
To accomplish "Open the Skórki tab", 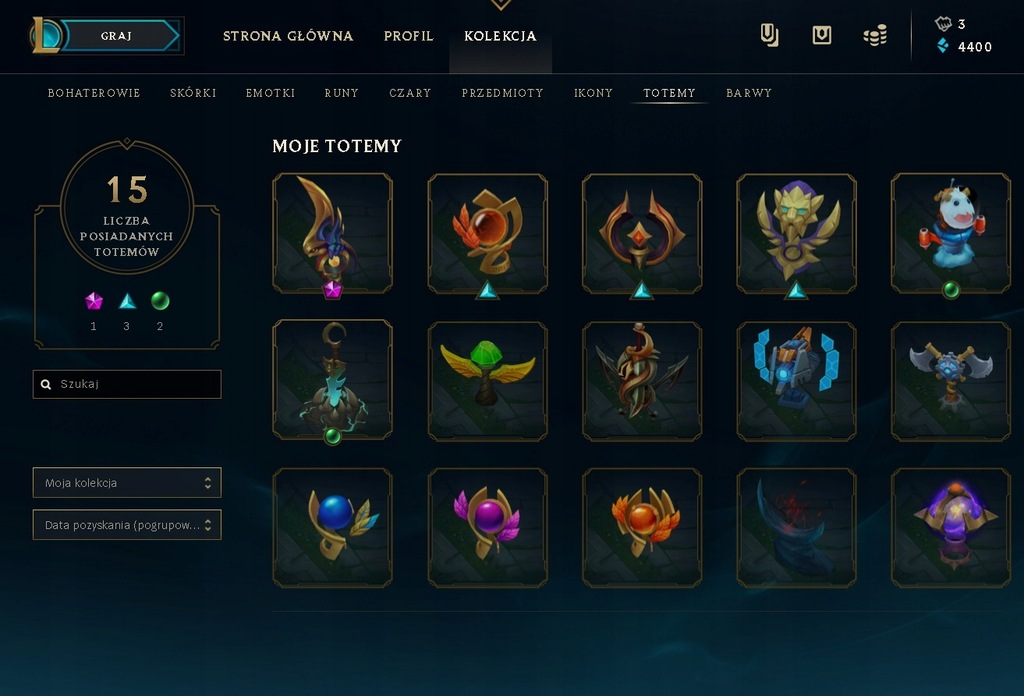I will coord(193,93).
